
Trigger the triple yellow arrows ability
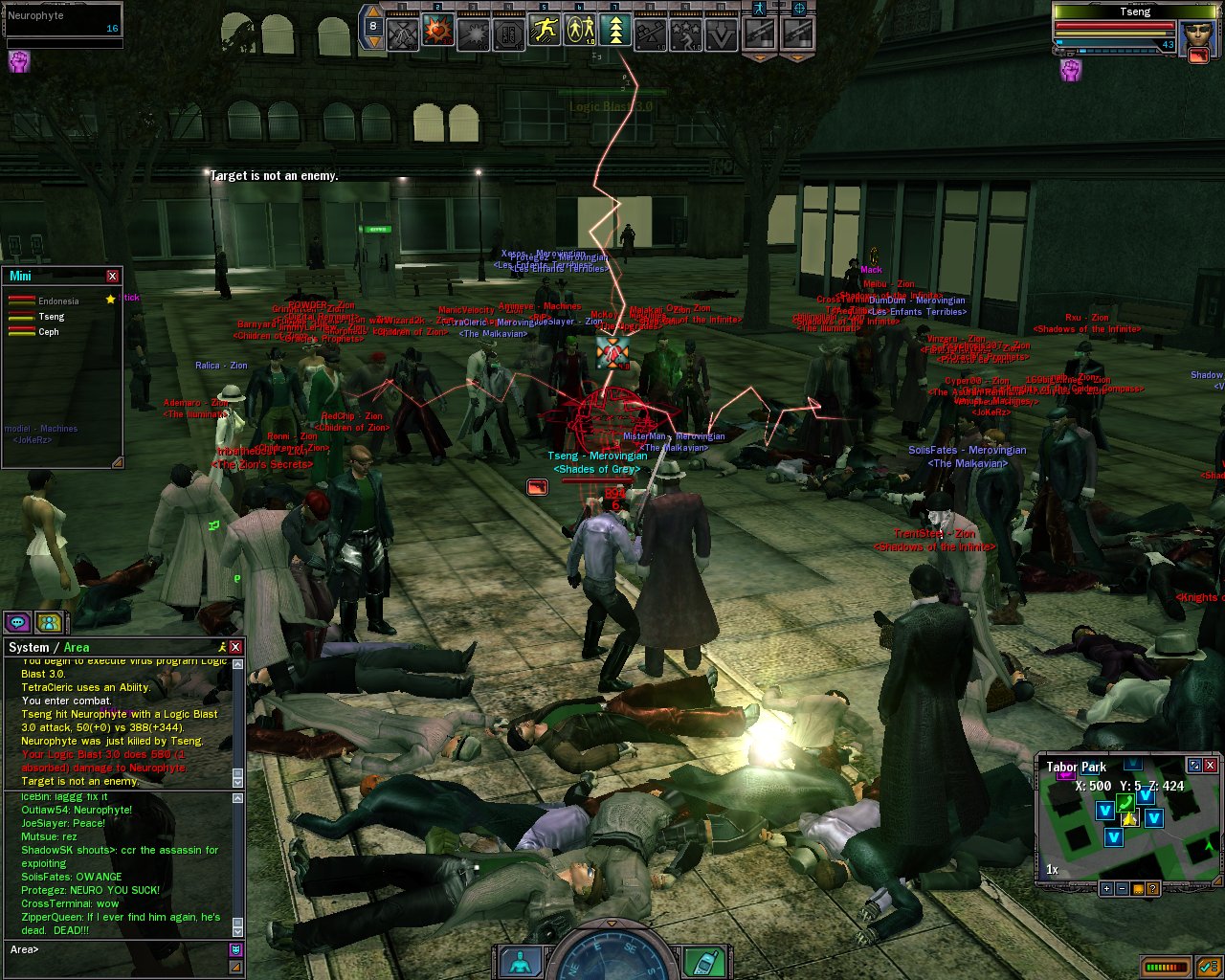615,32
